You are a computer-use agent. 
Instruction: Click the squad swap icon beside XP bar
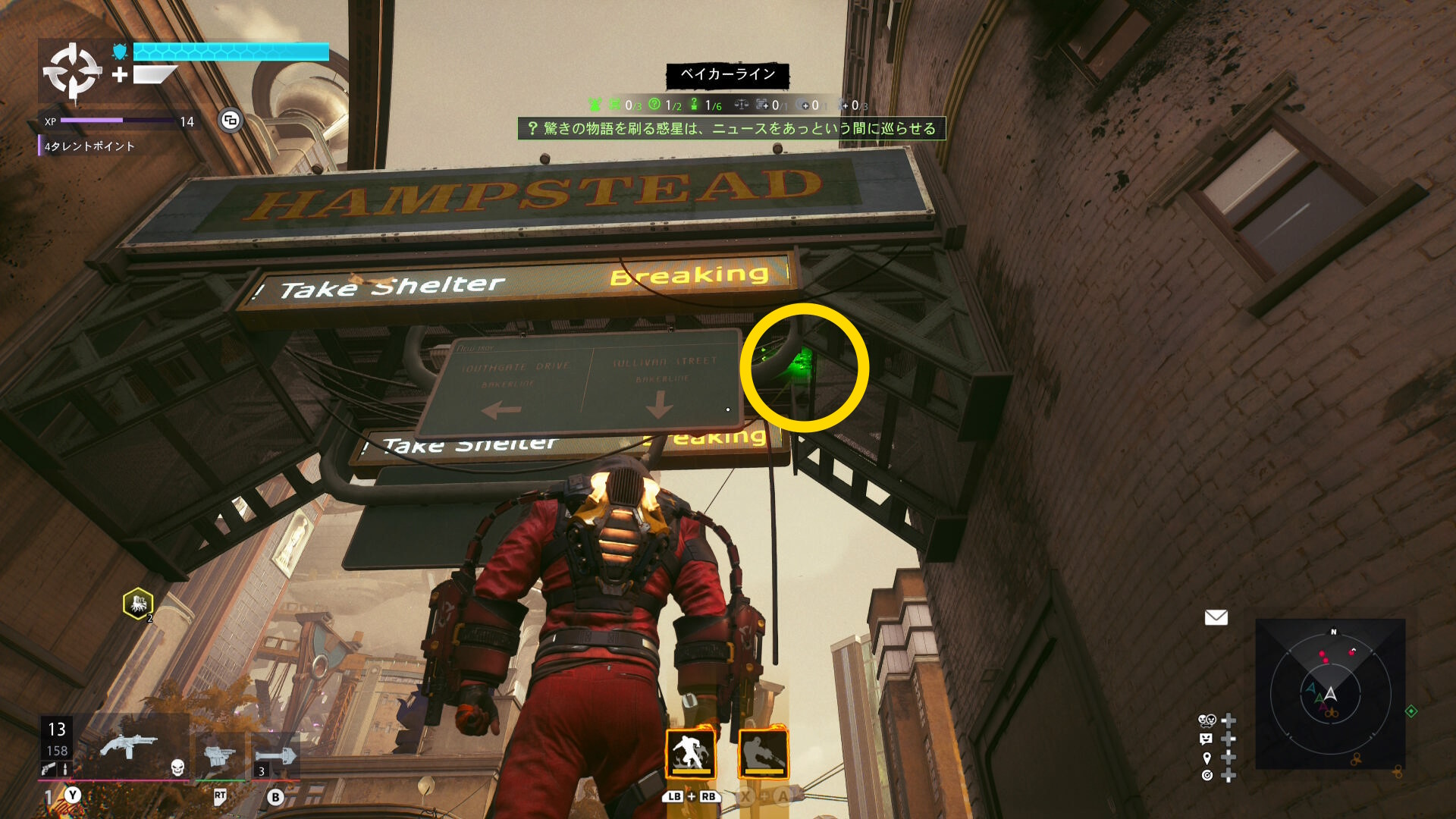tap(231, 120)
